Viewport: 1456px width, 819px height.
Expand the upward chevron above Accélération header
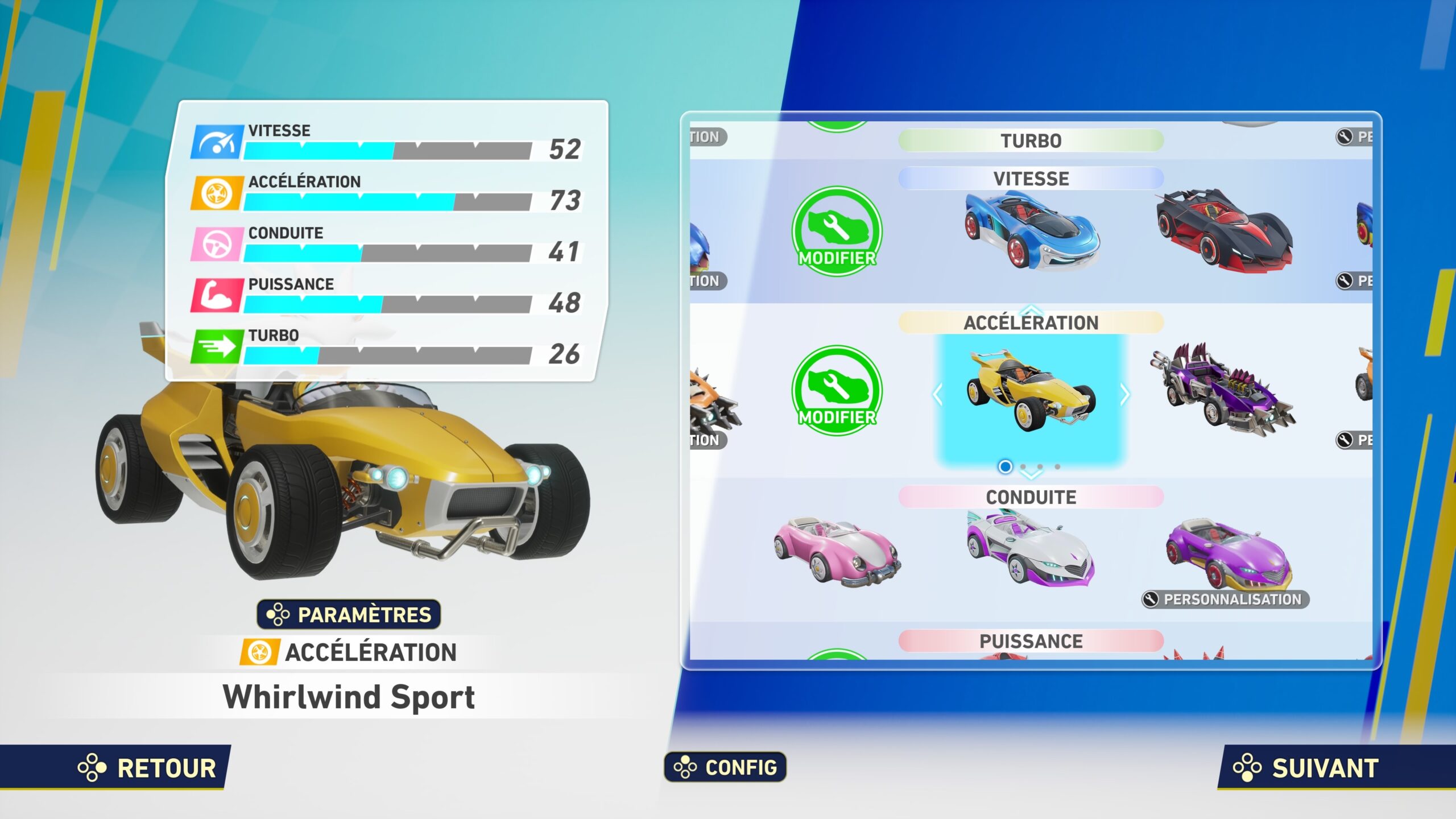click(x=1033, y=311)
